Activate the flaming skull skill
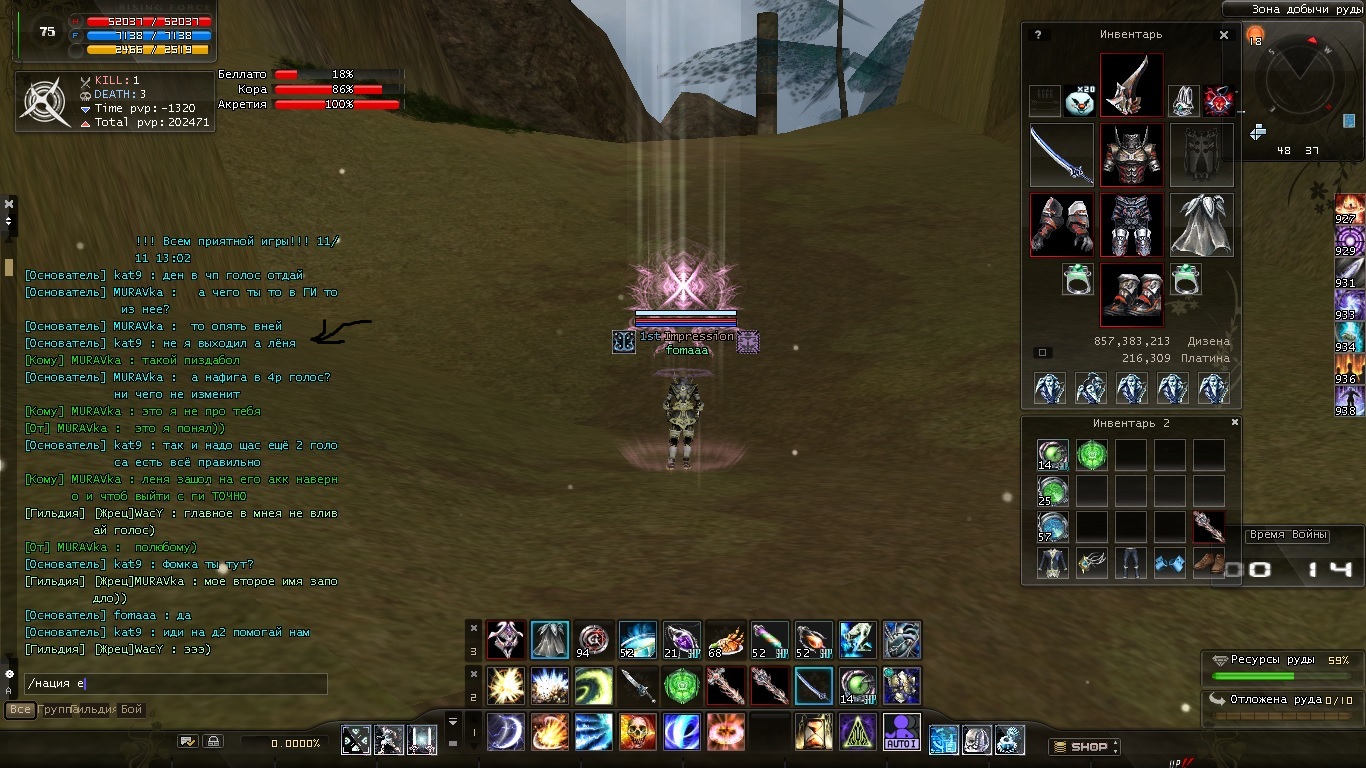 click(637, 732)
